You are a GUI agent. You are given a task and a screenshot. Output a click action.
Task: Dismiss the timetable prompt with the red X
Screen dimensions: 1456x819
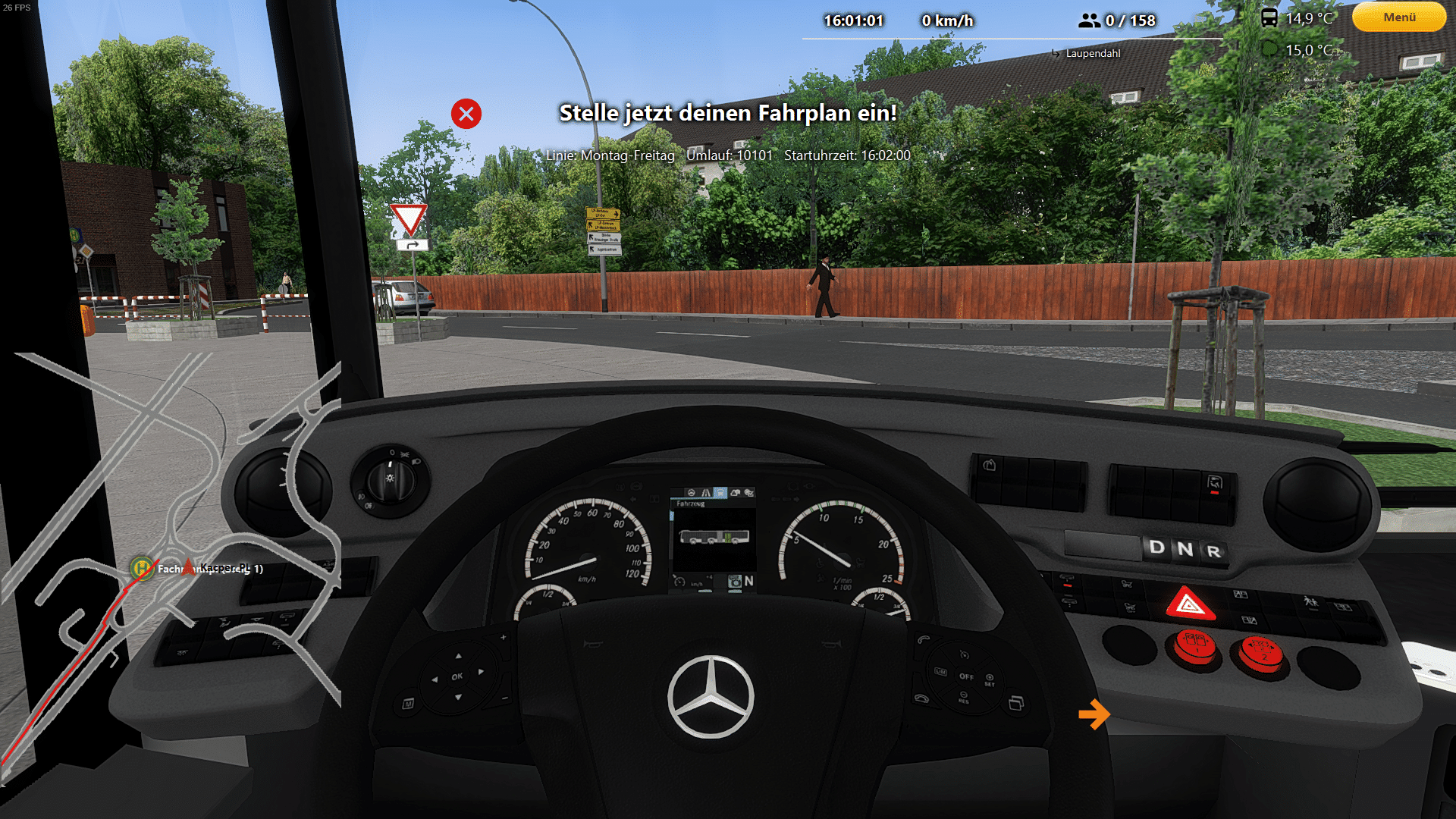(x=466, y=114)
